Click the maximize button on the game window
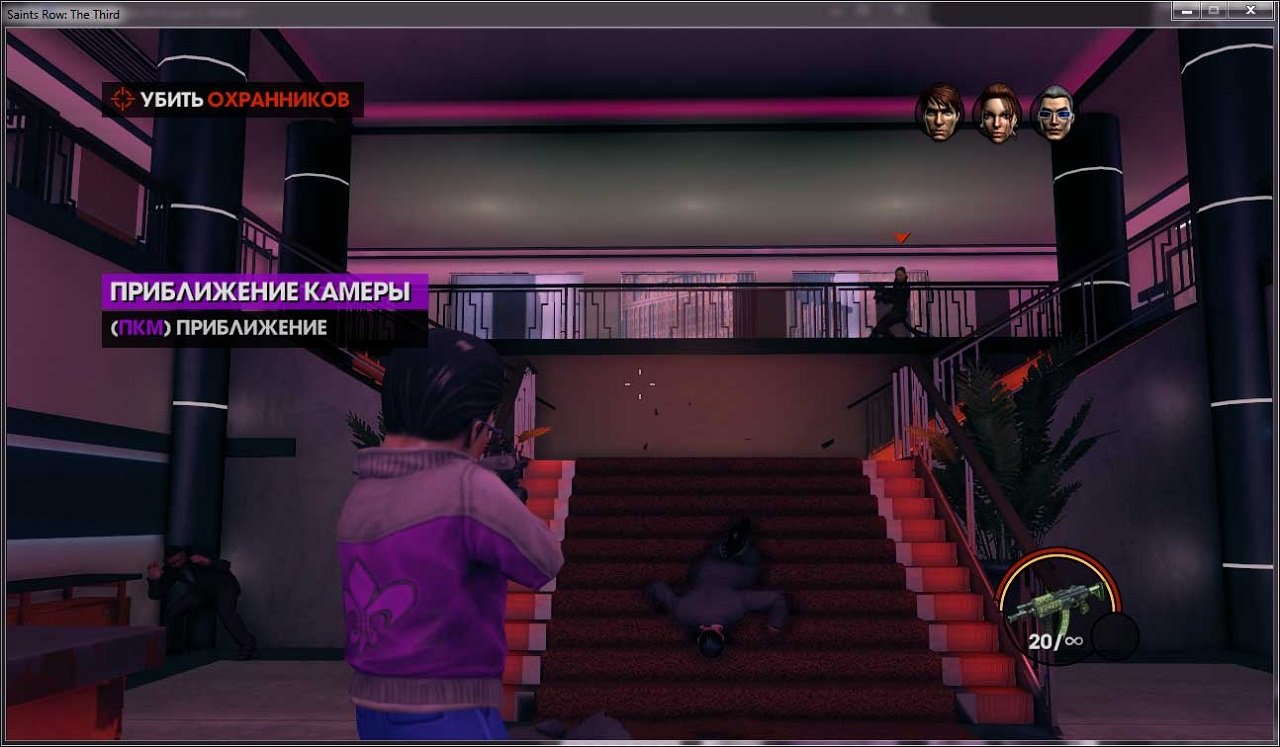 1215,11
